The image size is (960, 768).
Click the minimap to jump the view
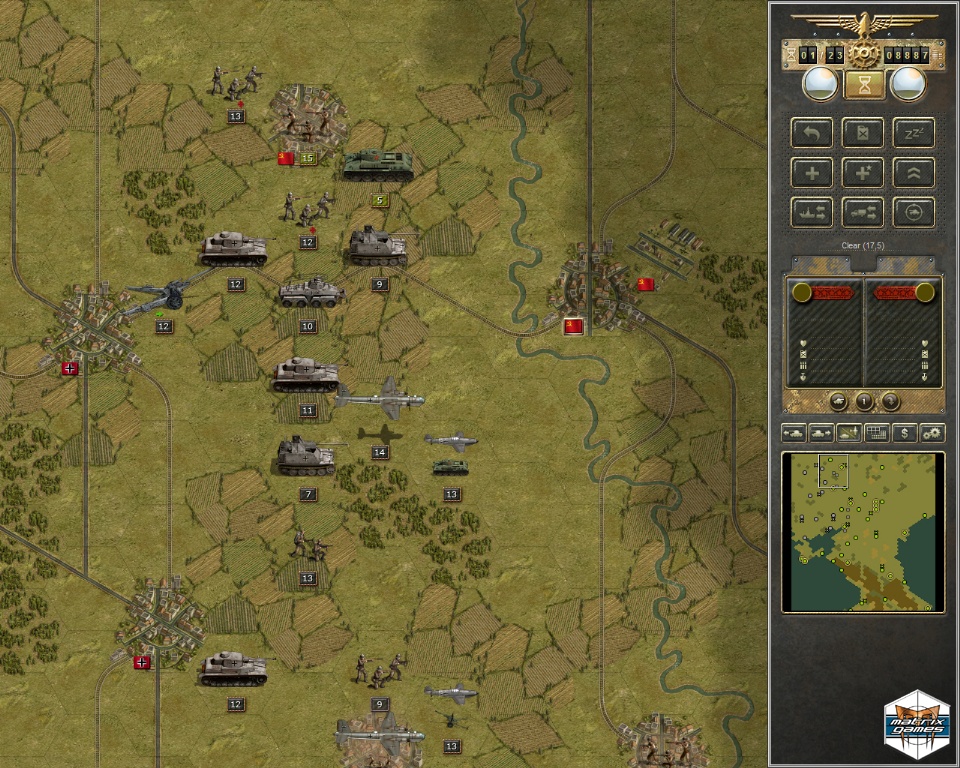pos(863,531)
